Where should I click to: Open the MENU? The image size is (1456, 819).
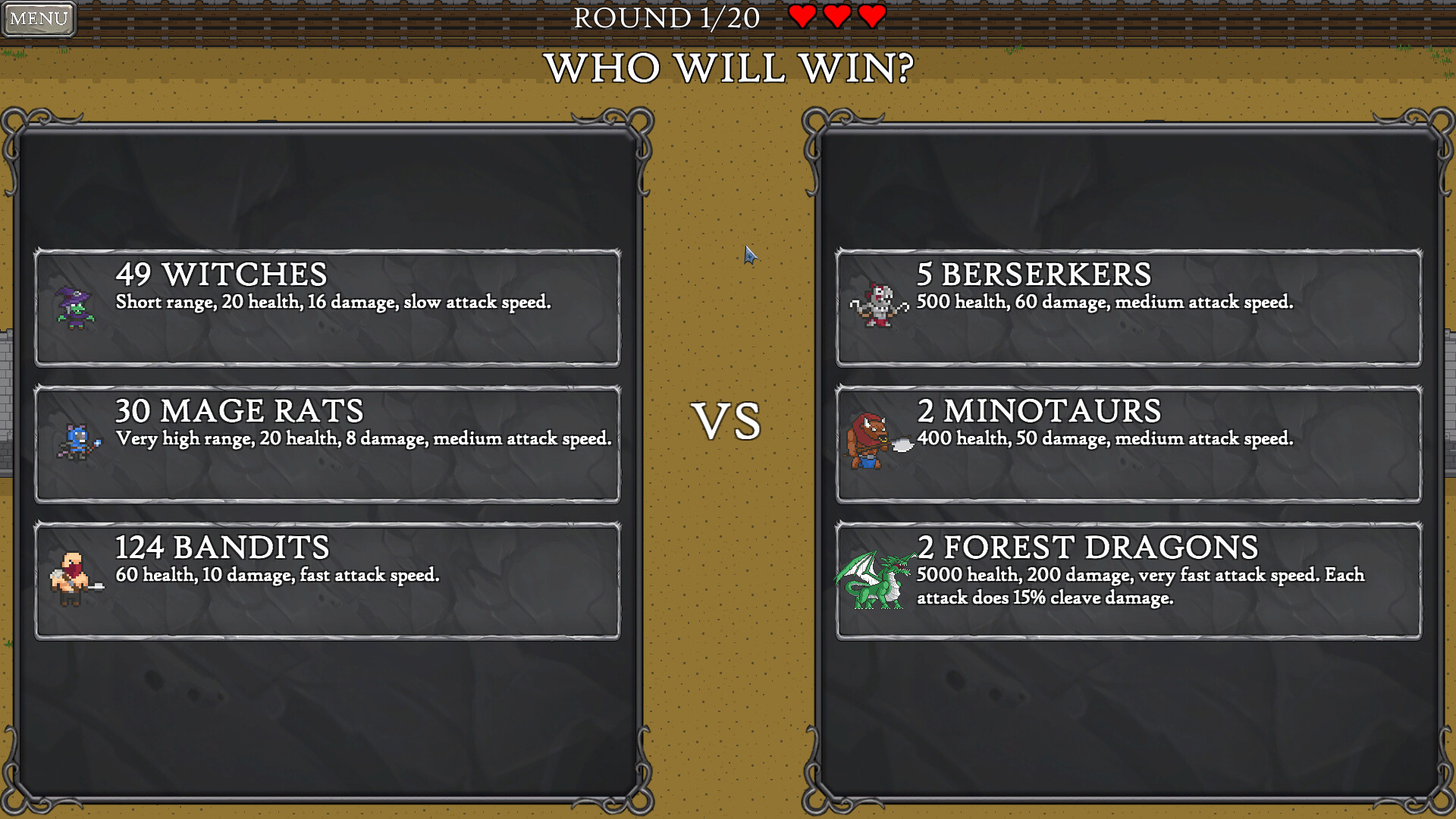[x=38, y=19]
